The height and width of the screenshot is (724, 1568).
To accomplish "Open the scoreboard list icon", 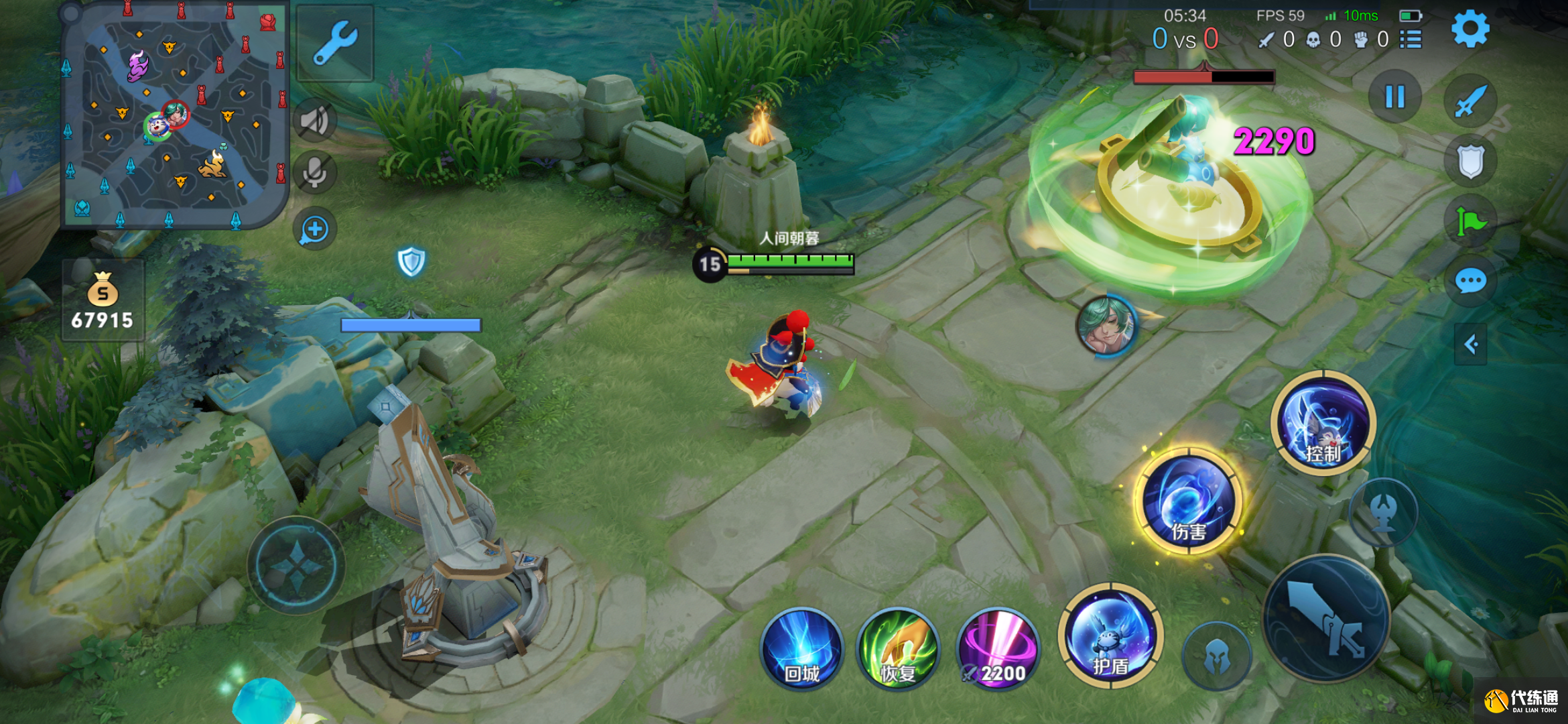I will click(1411, 40).
